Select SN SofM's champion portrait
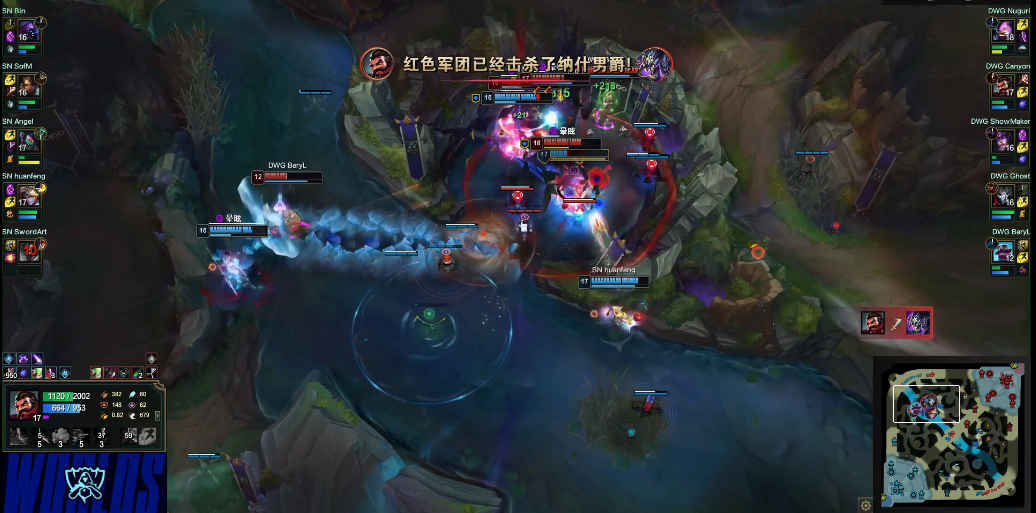 pyautogui.click(x=26, y=87)
